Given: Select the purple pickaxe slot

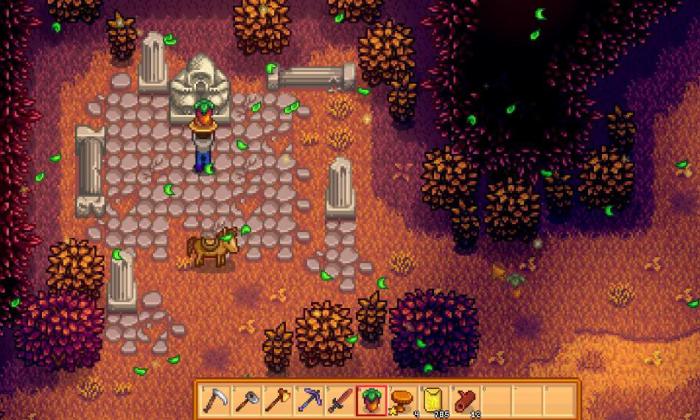Looking at the screenshot, I should (308, 399).
